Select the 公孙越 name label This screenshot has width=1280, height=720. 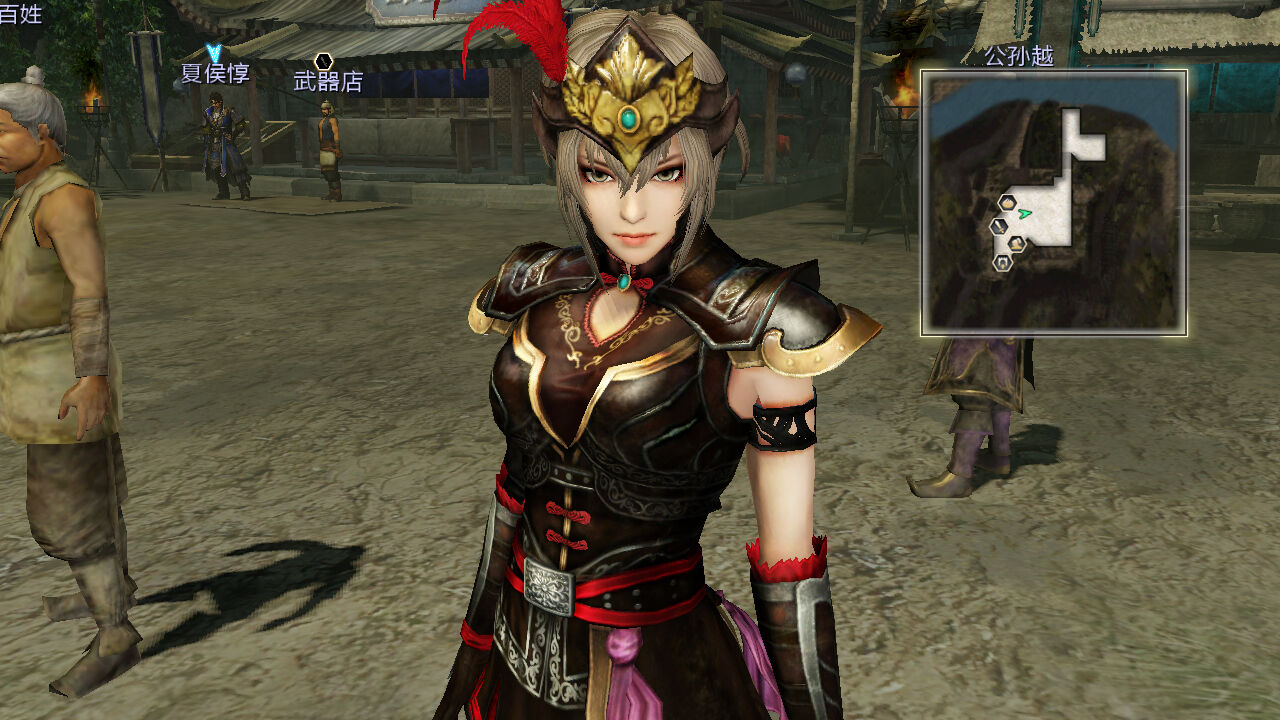click(1019, 56)
